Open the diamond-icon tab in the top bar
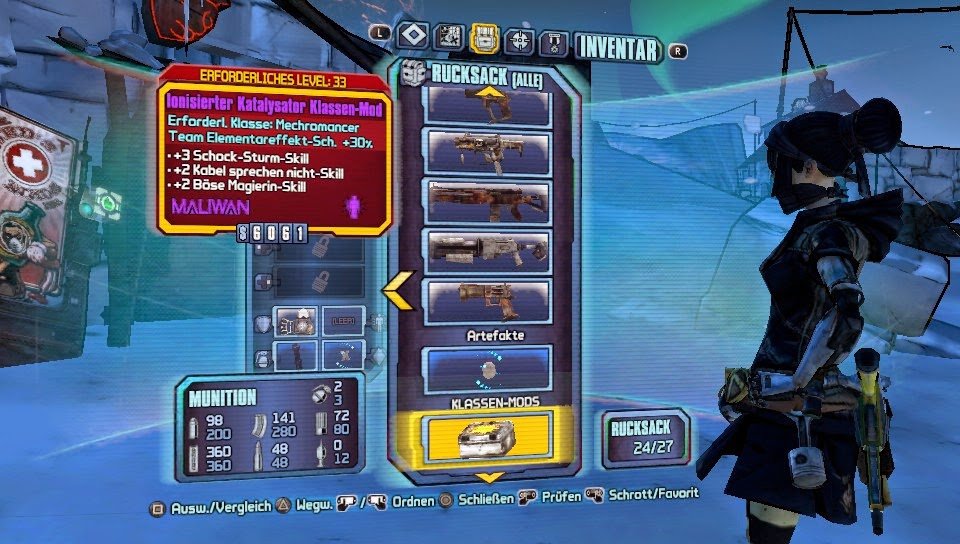 pos(413,37)
